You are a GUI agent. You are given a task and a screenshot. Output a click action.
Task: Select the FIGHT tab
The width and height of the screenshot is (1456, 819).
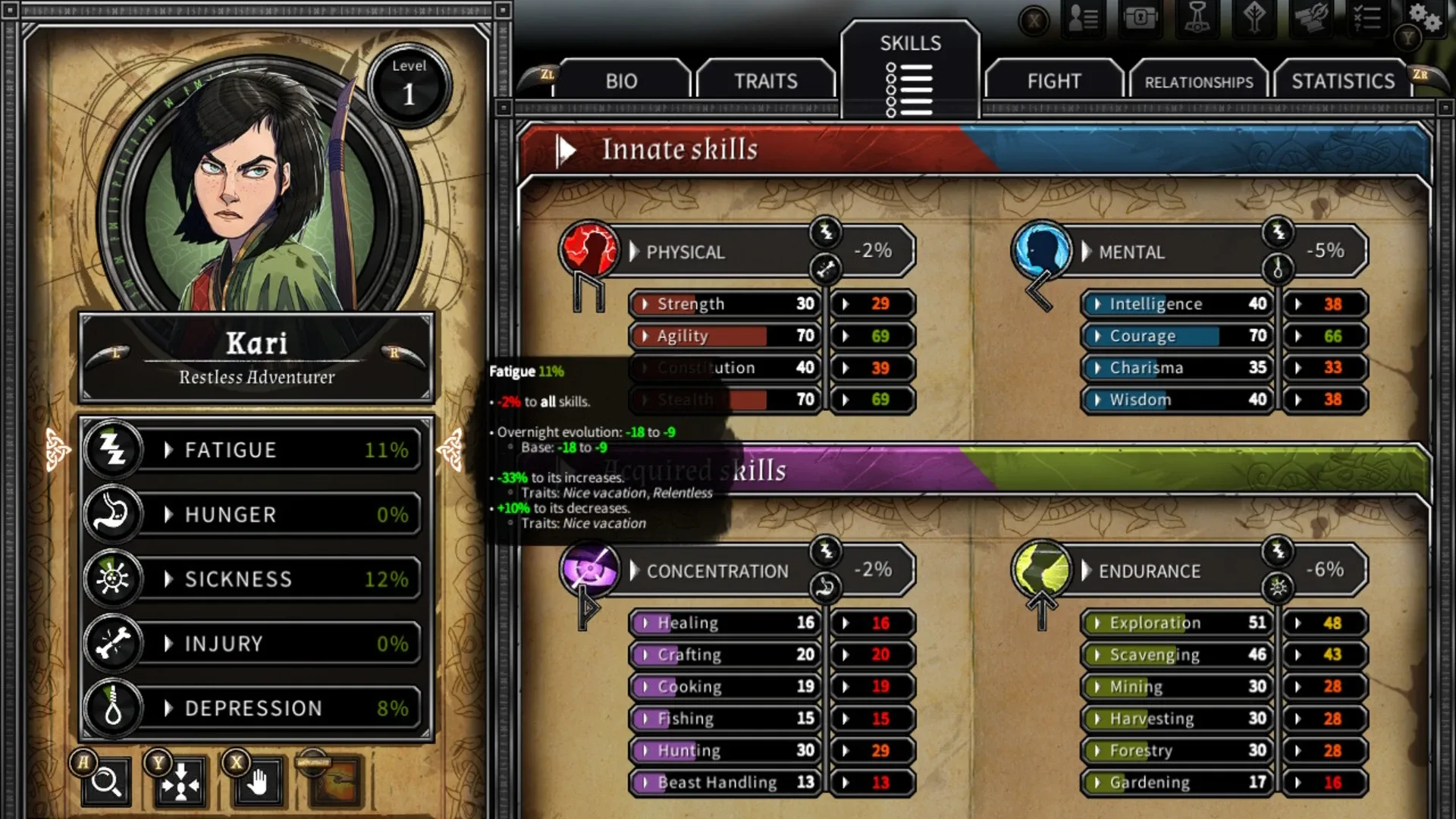(x=1053, y=81)
